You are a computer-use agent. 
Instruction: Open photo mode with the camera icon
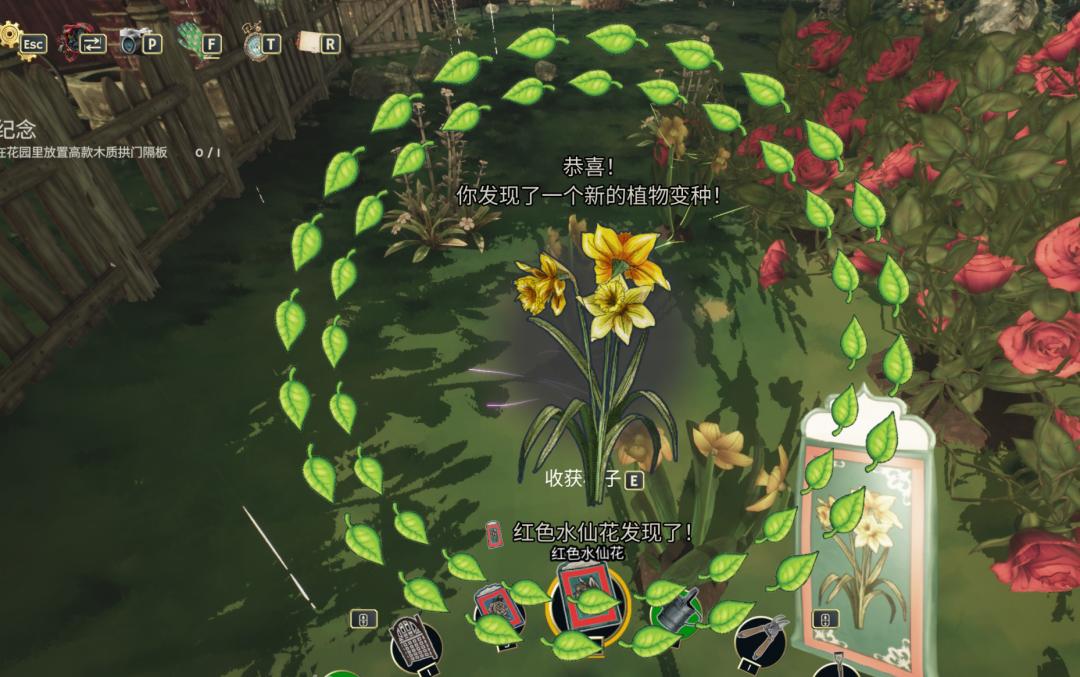pos(132,41)
